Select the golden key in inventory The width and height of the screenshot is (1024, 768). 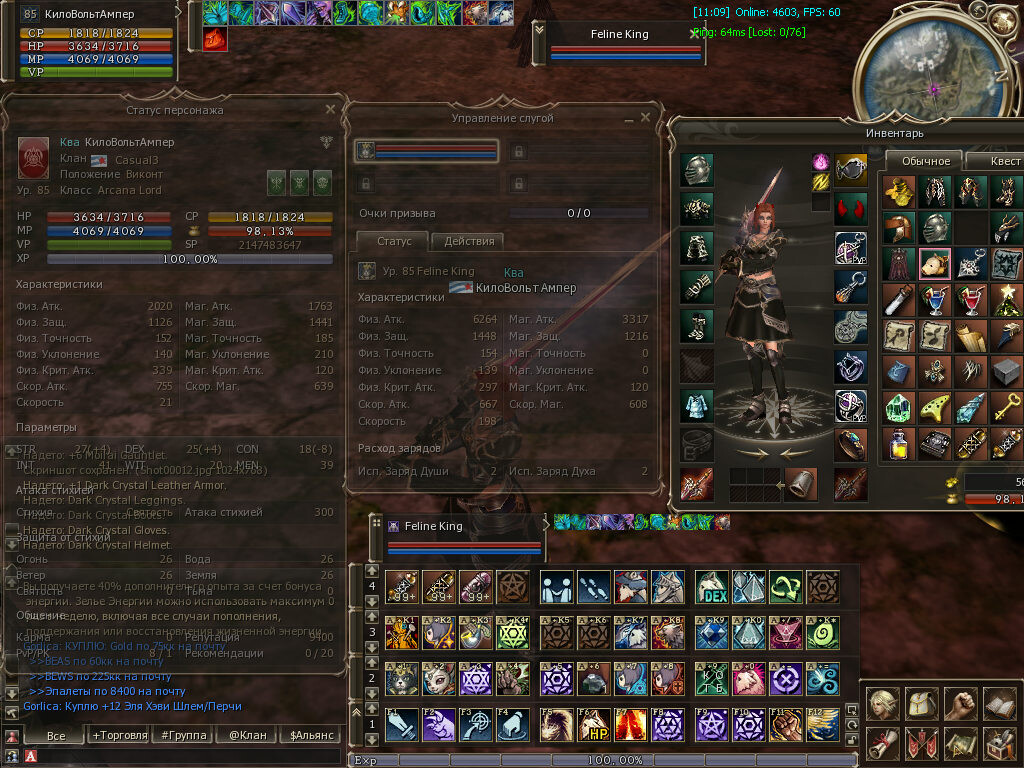point(1007,407)
